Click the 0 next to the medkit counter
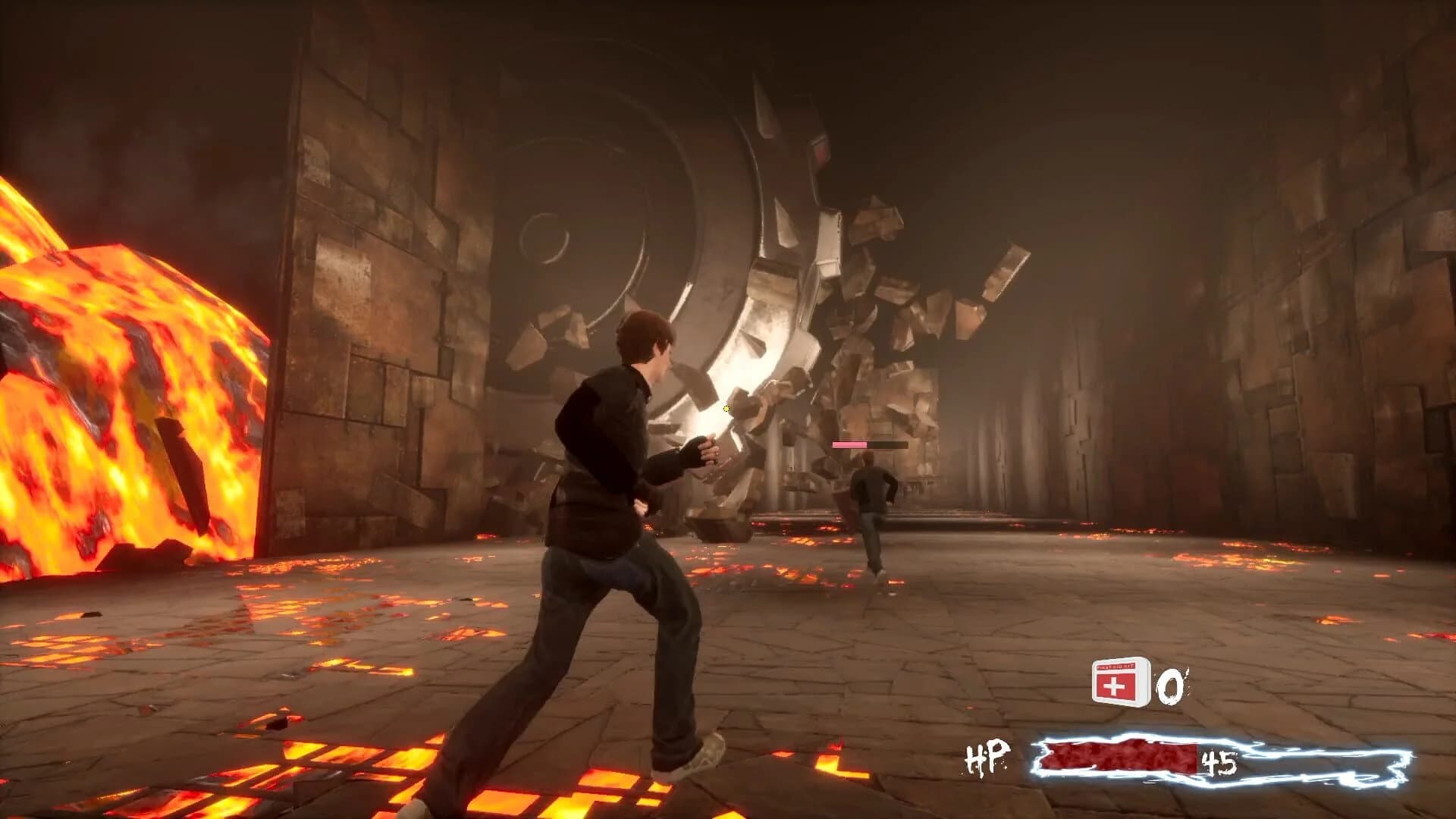Viewport: 1456px width, 819px height. click(x=1169, y=685)
